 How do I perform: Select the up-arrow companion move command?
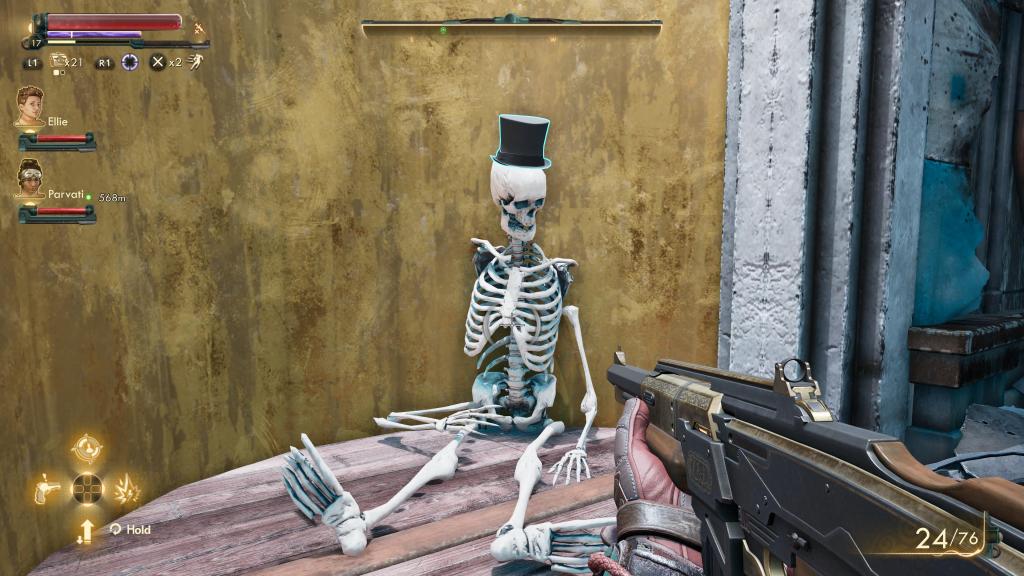click(x=87, y=530)
